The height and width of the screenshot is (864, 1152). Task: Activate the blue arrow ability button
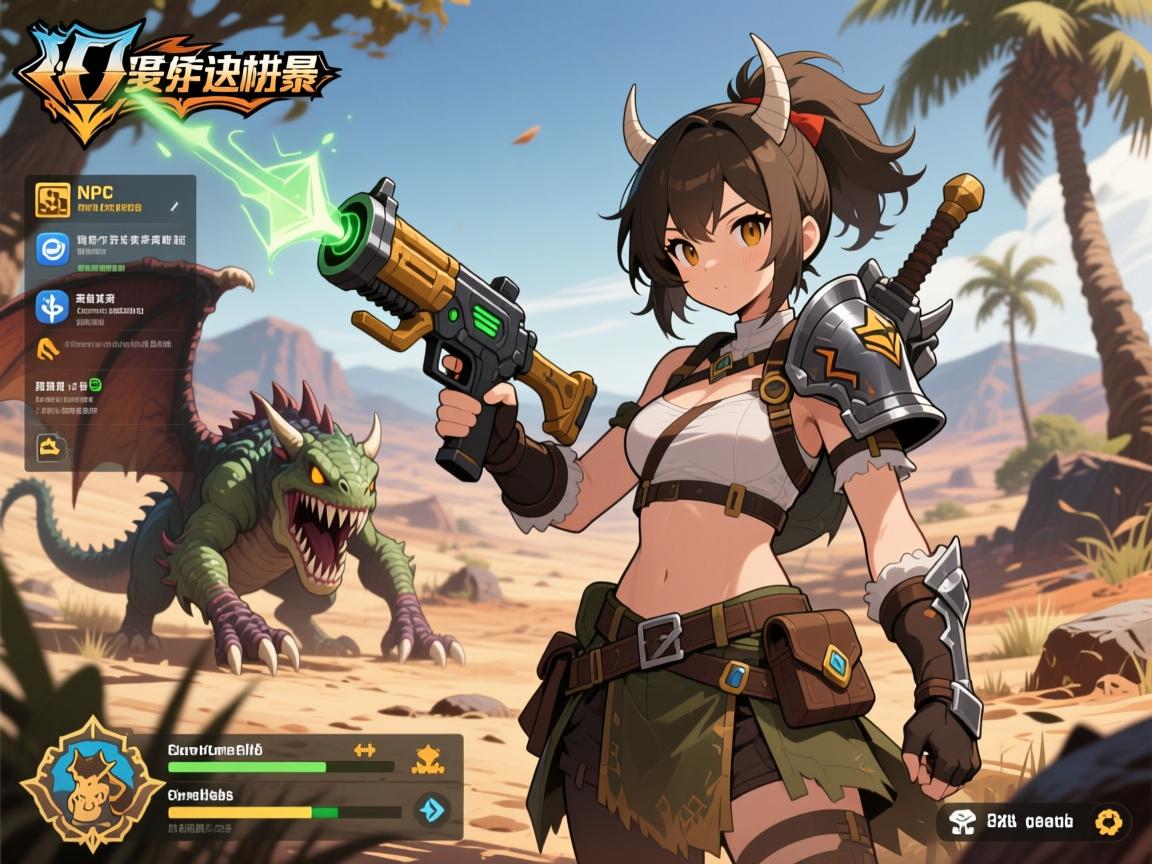tap(432, 809)
